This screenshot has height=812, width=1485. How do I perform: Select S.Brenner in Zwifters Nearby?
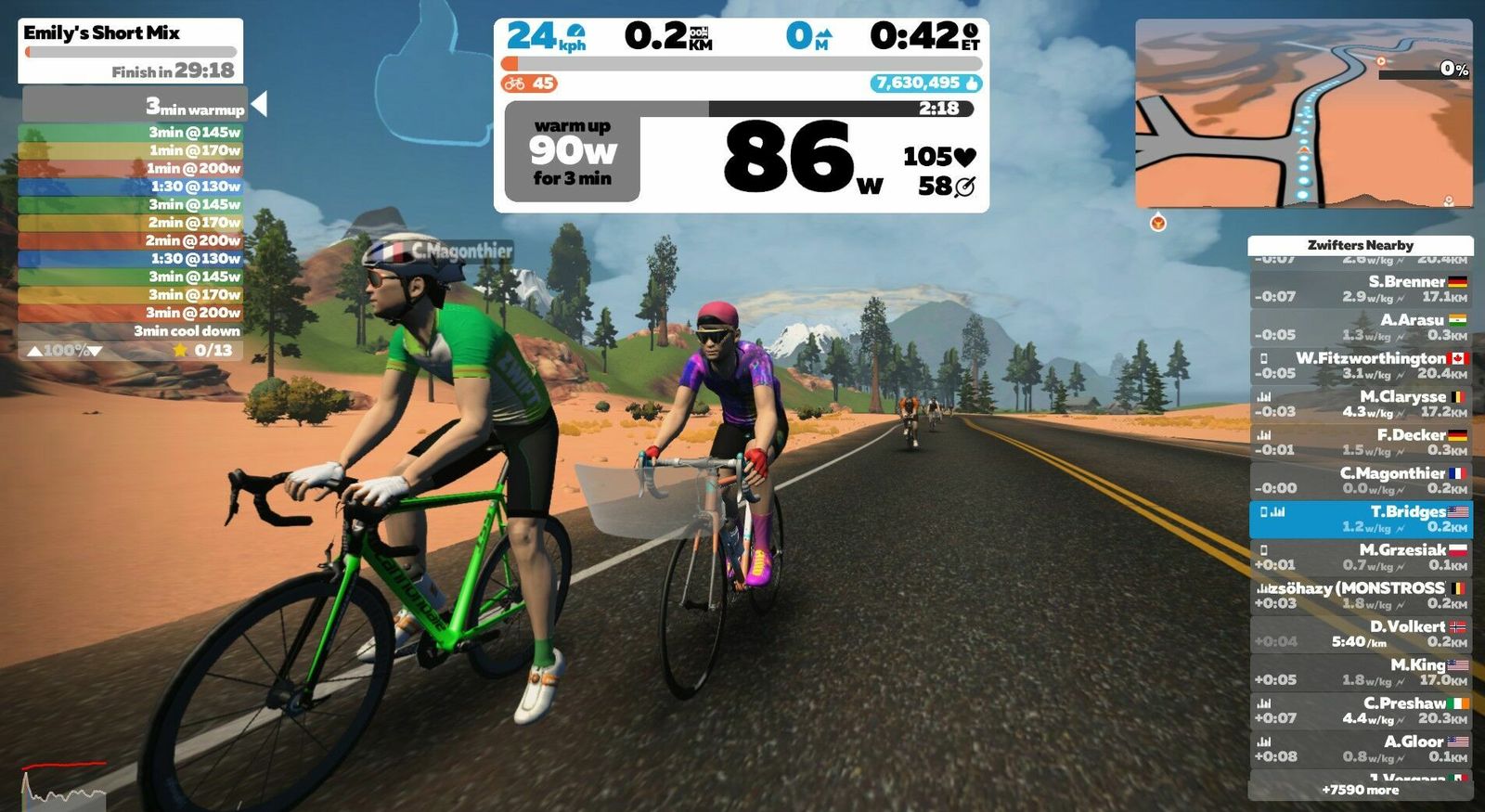click(1361, 289)
